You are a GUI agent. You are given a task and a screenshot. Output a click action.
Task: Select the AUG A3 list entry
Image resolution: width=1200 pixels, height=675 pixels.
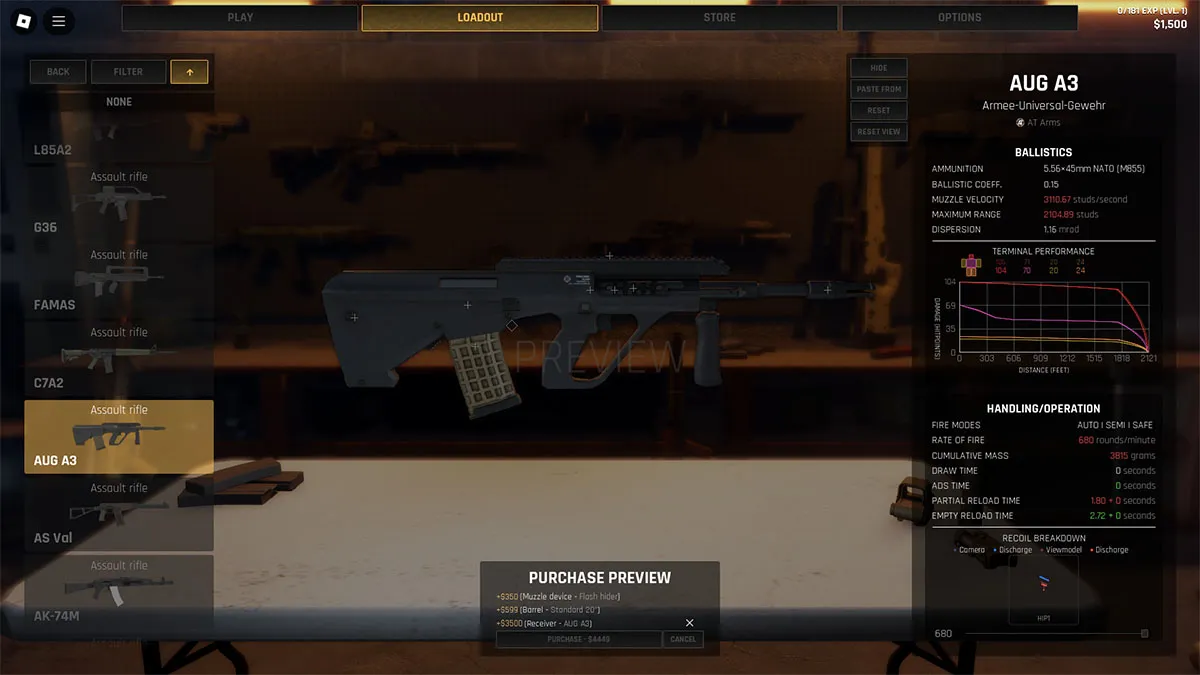click(119, 437)
